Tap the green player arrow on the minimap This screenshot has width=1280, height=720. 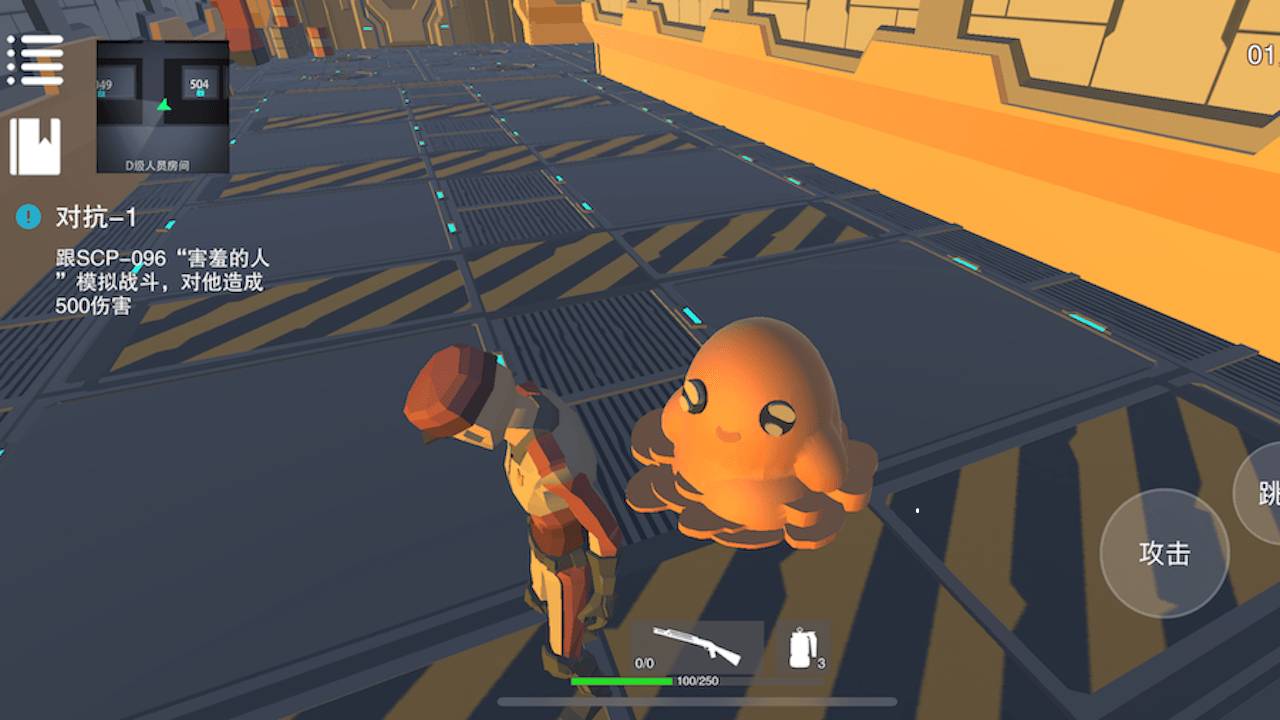[x=165, y=107]
